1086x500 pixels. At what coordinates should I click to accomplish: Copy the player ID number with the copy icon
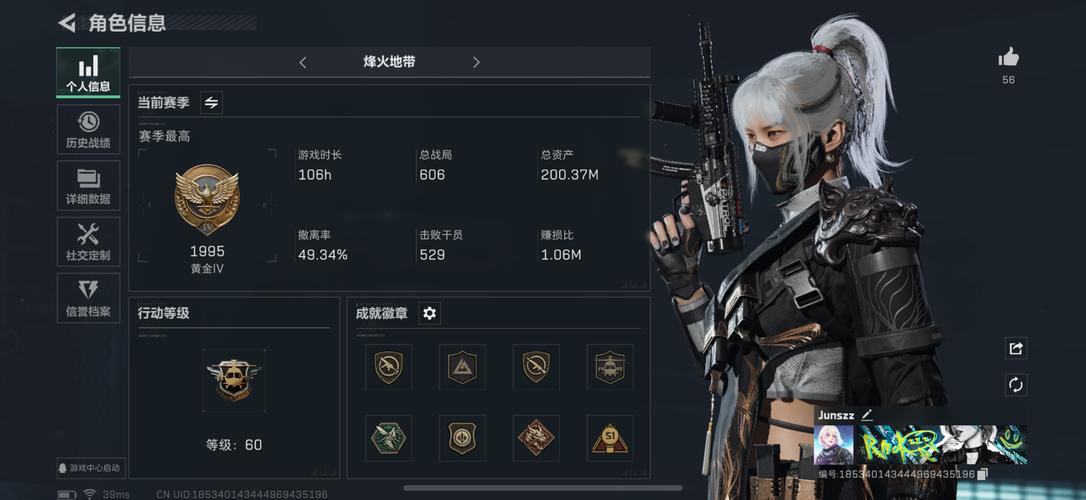[983, 474]
